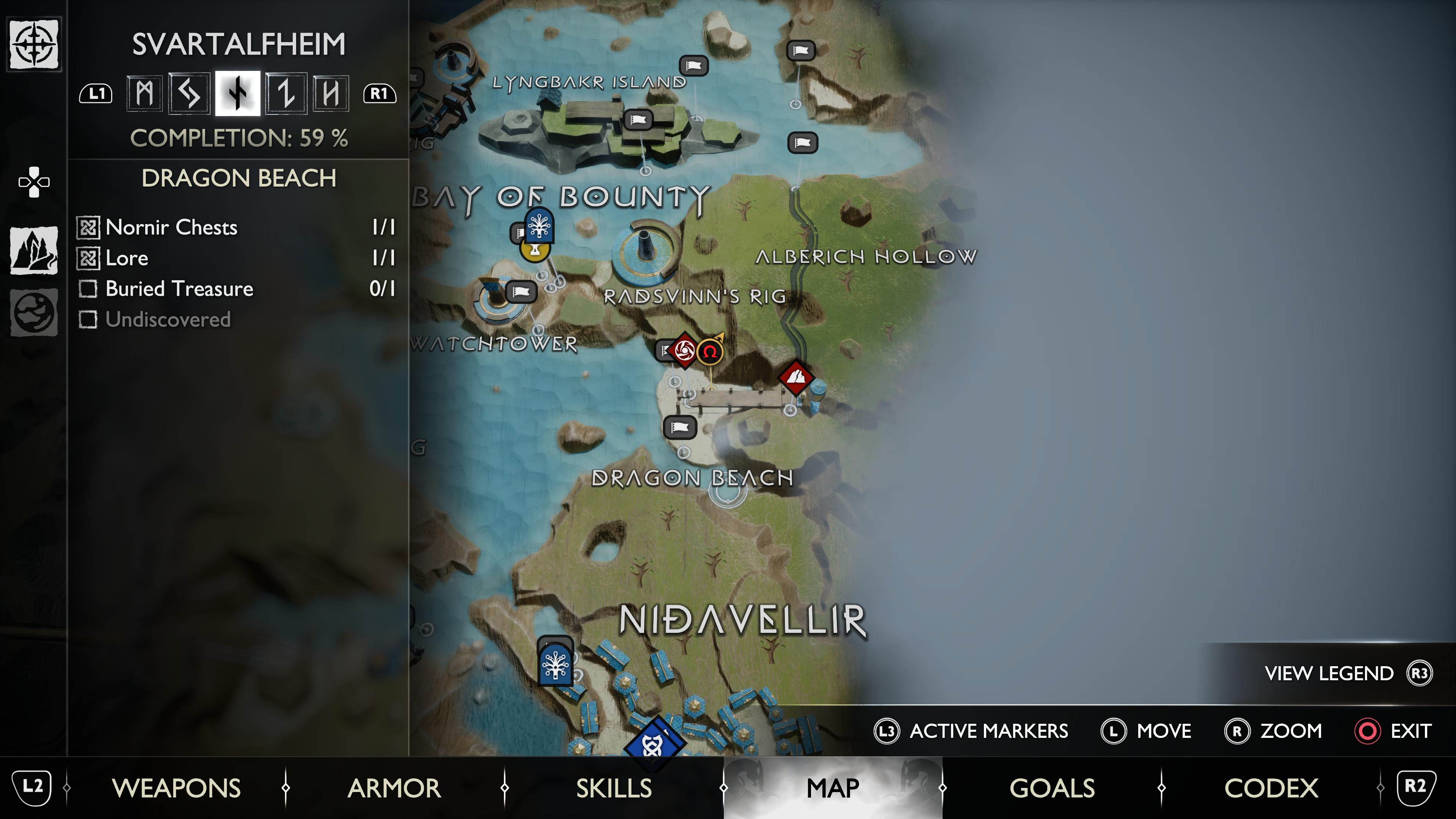Open the mountain region map view

(x=34, y=250)
